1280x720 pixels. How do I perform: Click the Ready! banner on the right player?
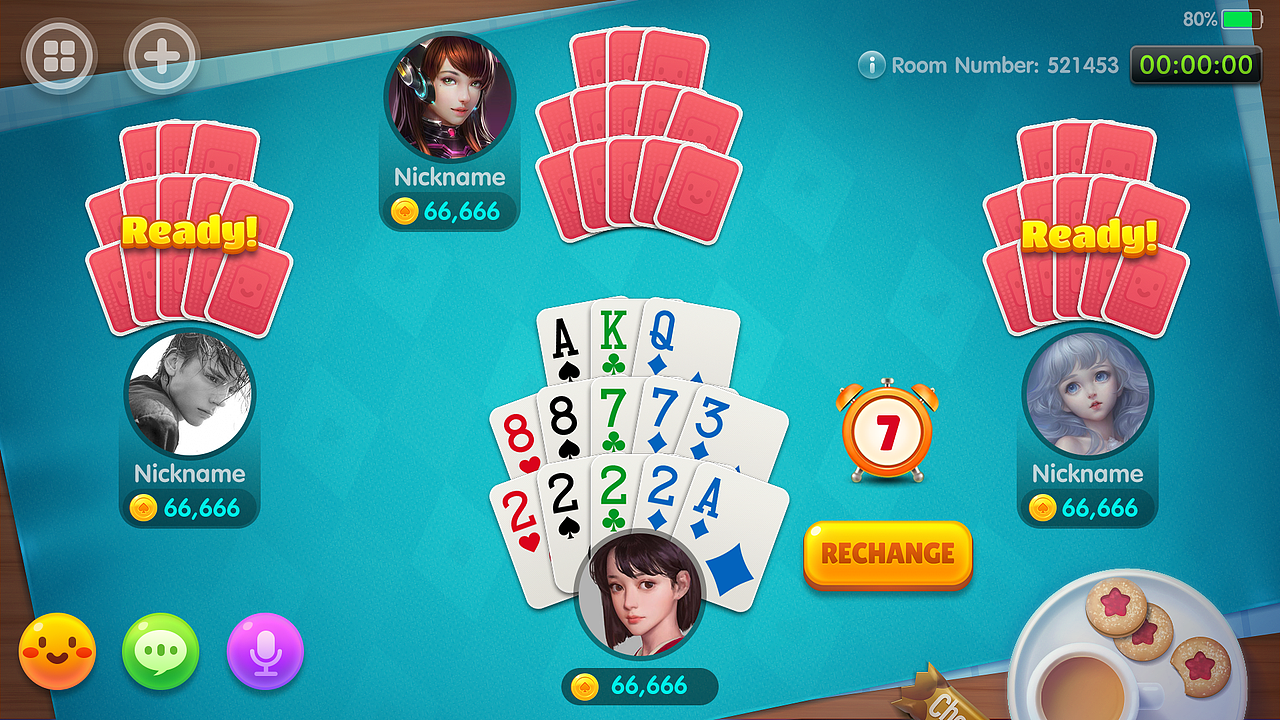[1090, 236]
